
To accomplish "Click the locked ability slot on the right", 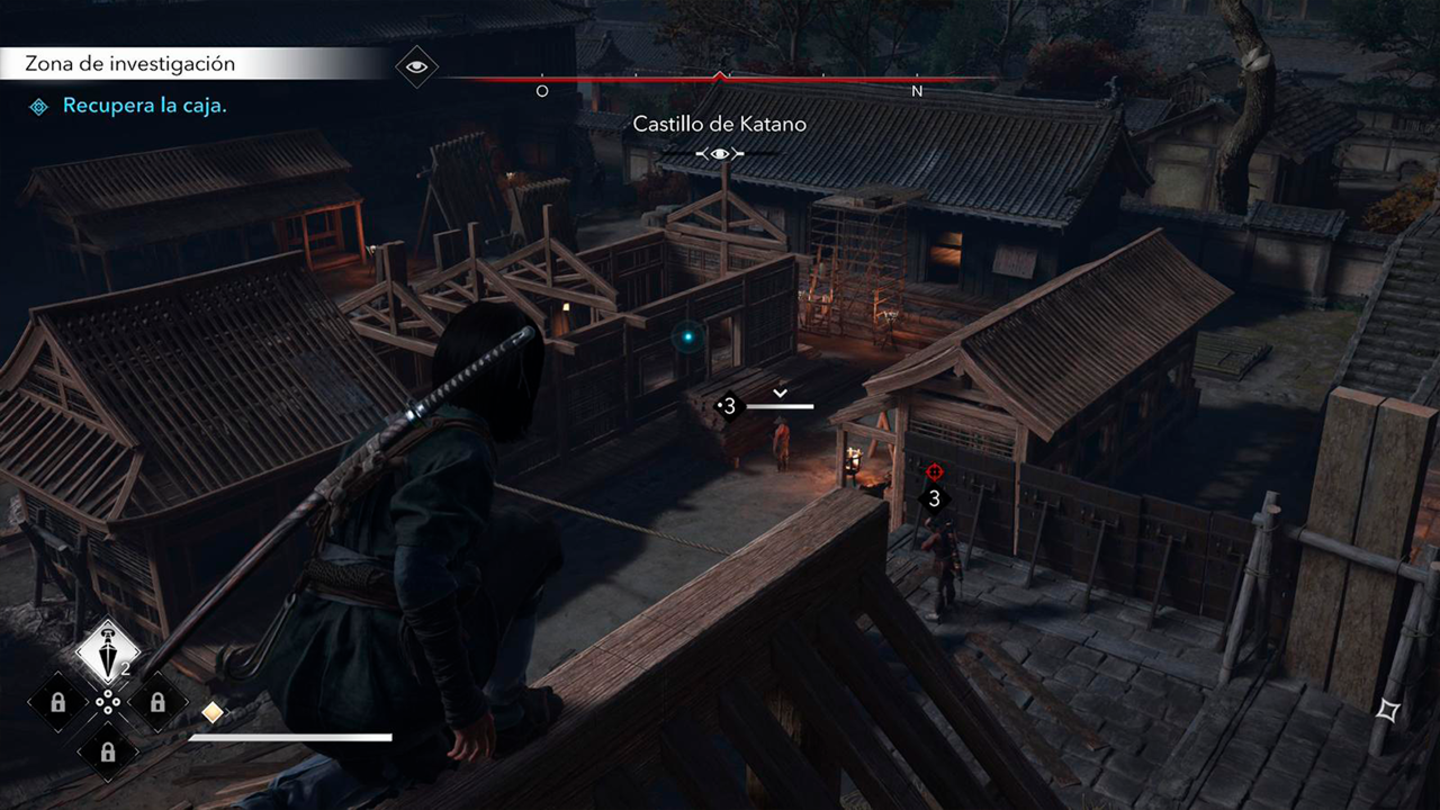I will click(x=156, y=700).
